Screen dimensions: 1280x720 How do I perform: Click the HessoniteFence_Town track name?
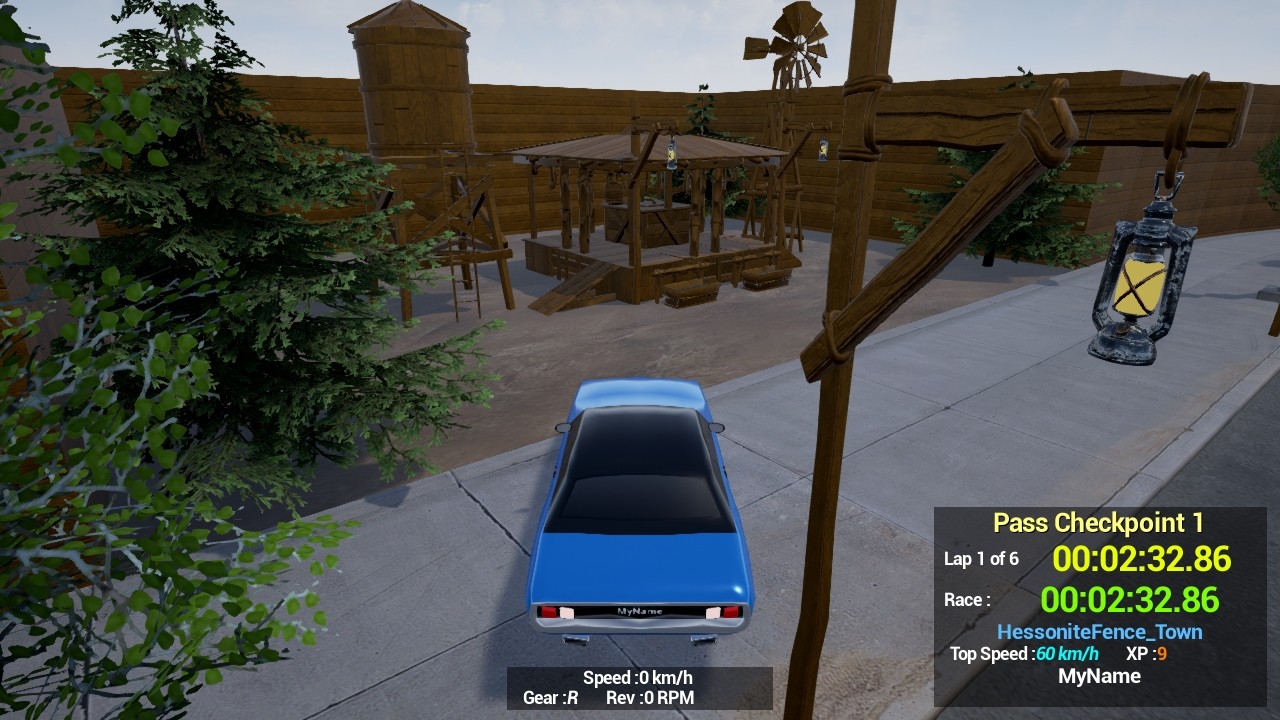click(x=1100, y=631)
